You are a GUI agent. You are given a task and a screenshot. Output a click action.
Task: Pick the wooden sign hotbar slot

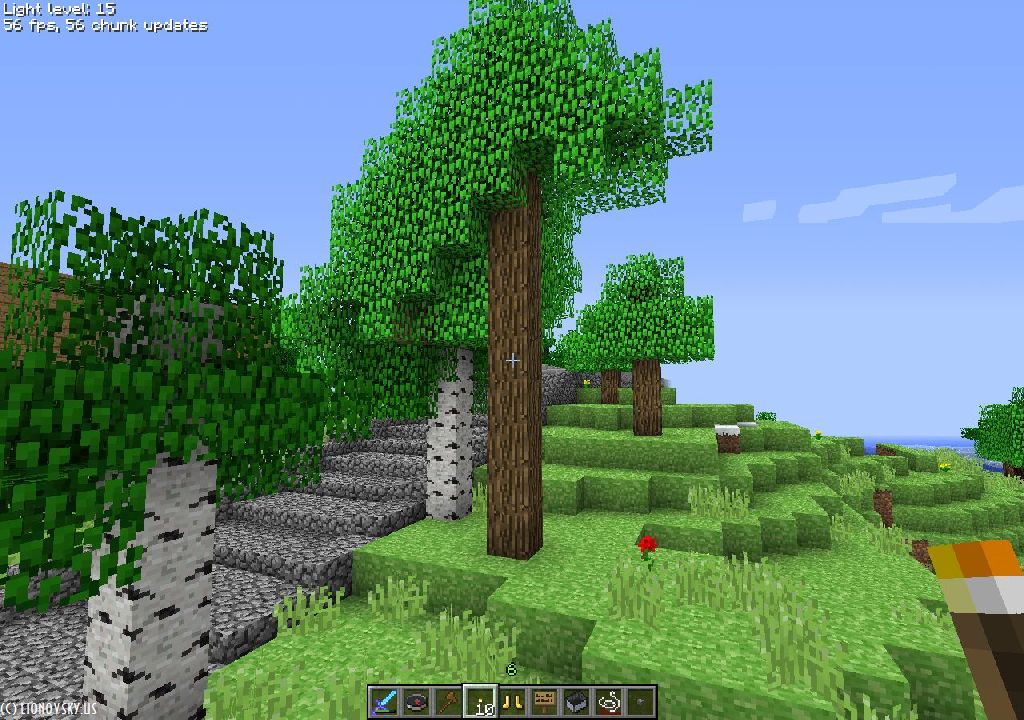[545, 702]
